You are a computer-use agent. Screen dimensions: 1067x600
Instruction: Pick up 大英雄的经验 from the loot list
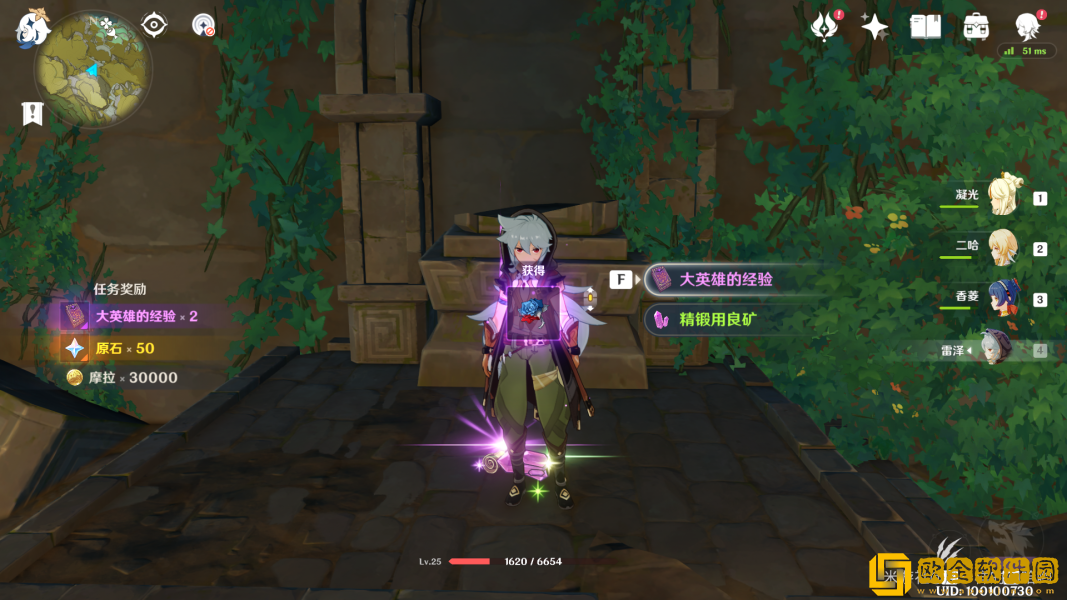[x=725, y=280]
